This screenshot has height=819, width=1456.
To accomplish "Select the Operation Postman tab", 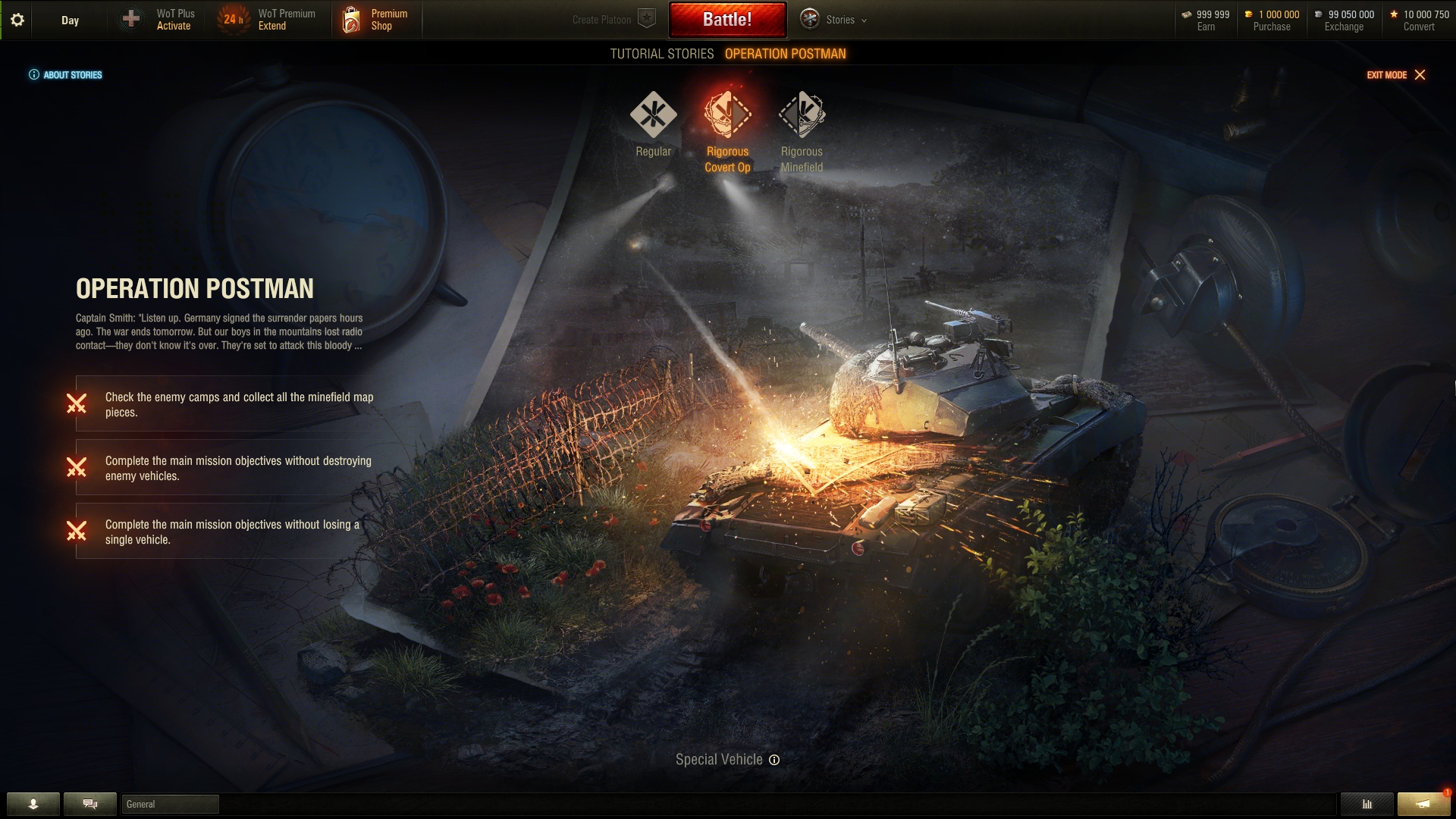I will (x=786, y=54).
